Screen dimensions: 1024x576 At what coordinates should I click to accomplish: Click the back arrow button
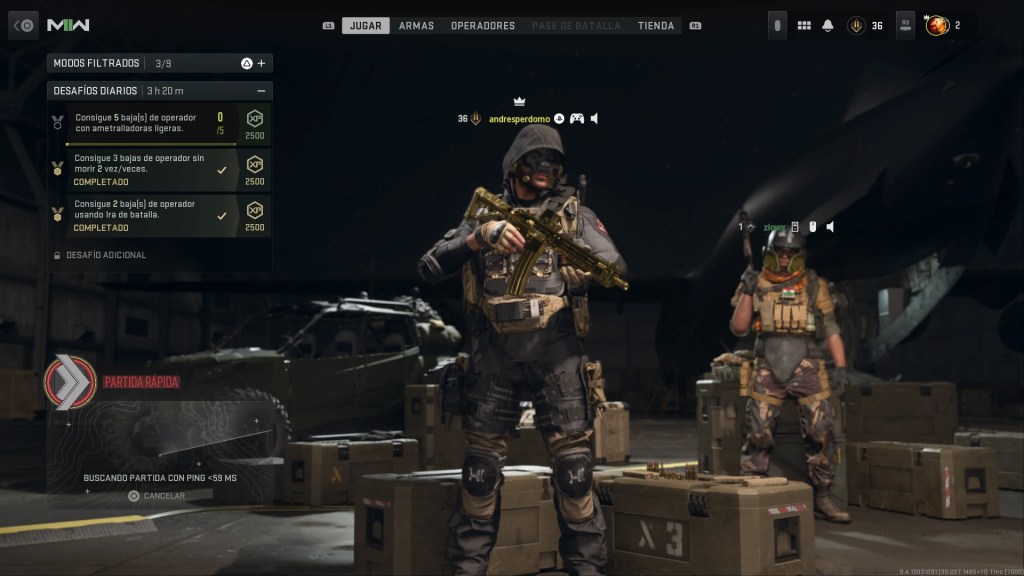pyautogui.click(x=24, y=25)
